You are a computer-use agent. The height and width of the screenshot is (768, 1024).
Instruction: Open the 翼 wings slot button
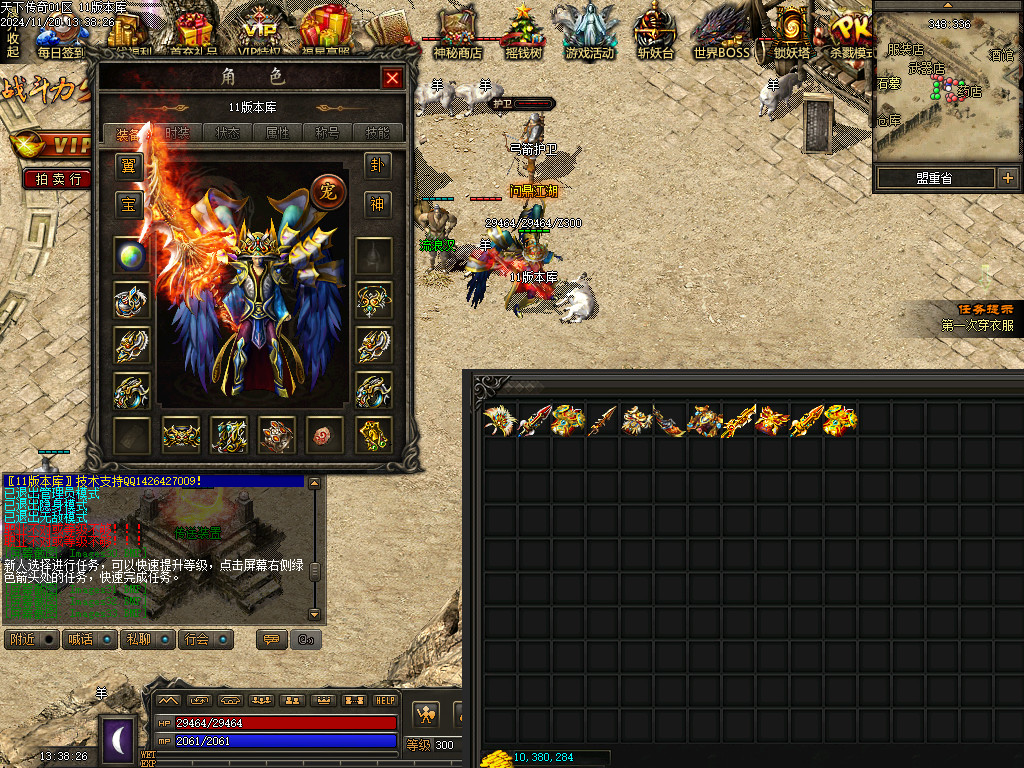pyautogui.click(x=128, y=165)
